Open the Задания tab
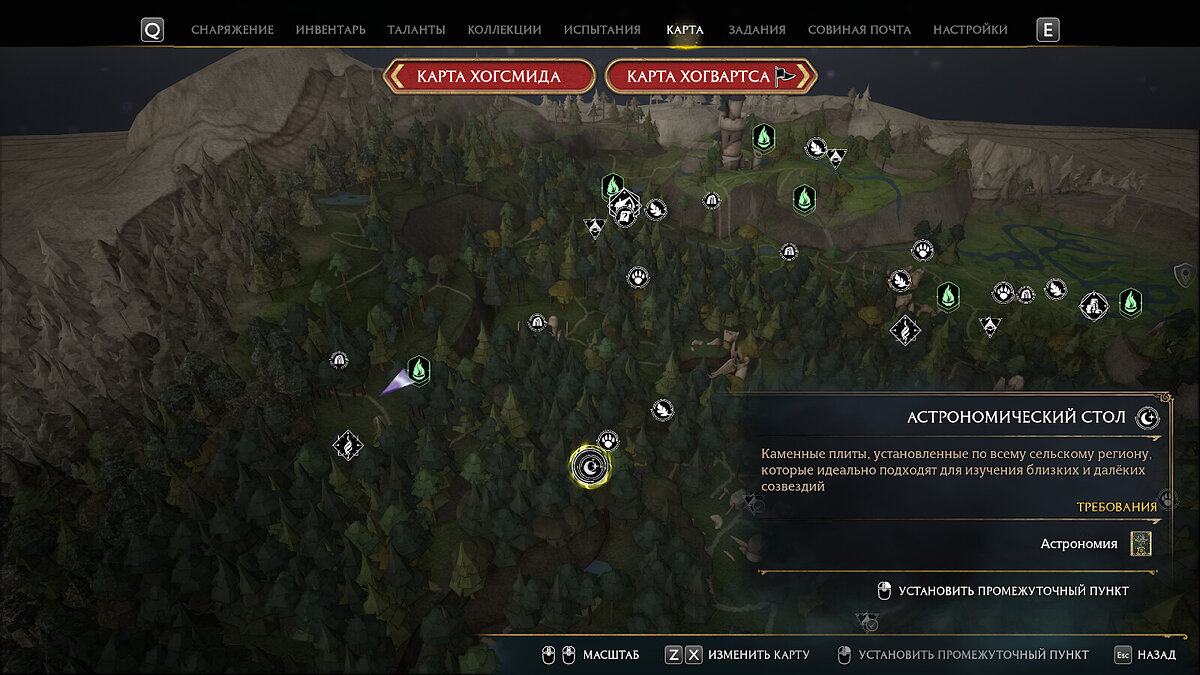The width and height of the screenshot is (1200, 675). (x=756, y=30)
